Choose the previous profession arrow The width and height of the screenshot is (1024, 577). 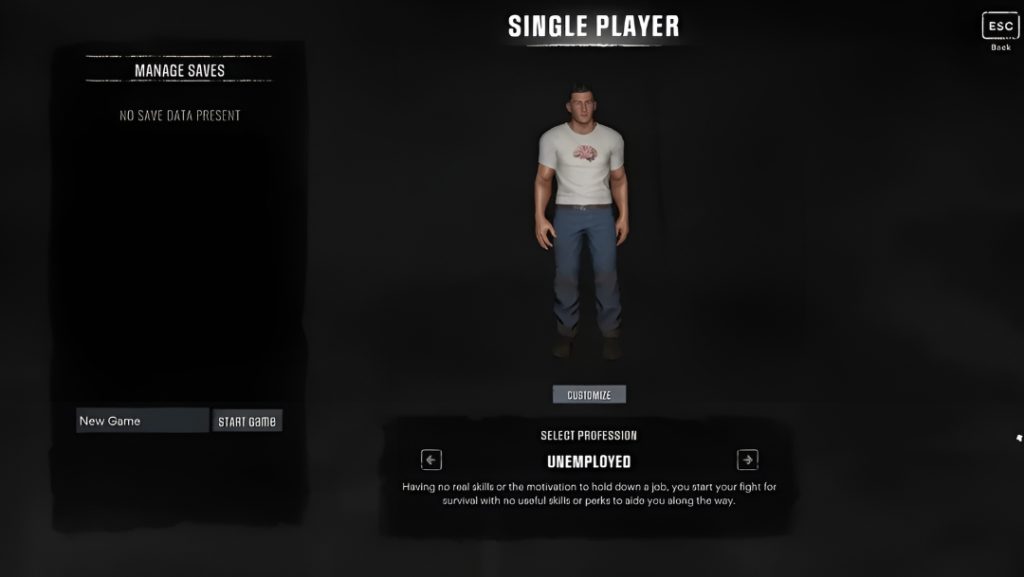pos(431,460)
